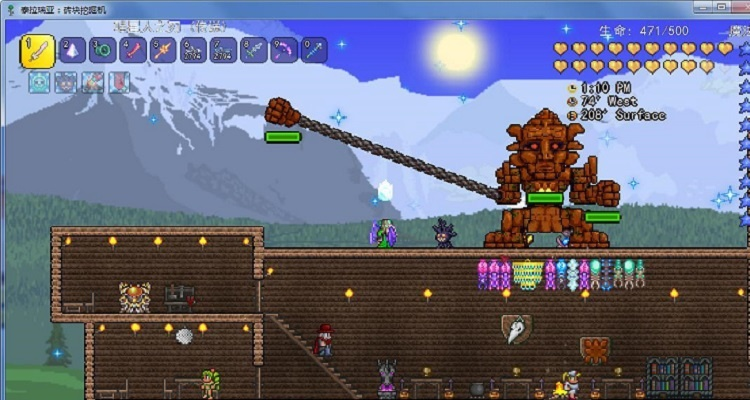This screenshot has width=750, height=400.
Task: Click the red banner buff icon
Action: coord(118,83)
